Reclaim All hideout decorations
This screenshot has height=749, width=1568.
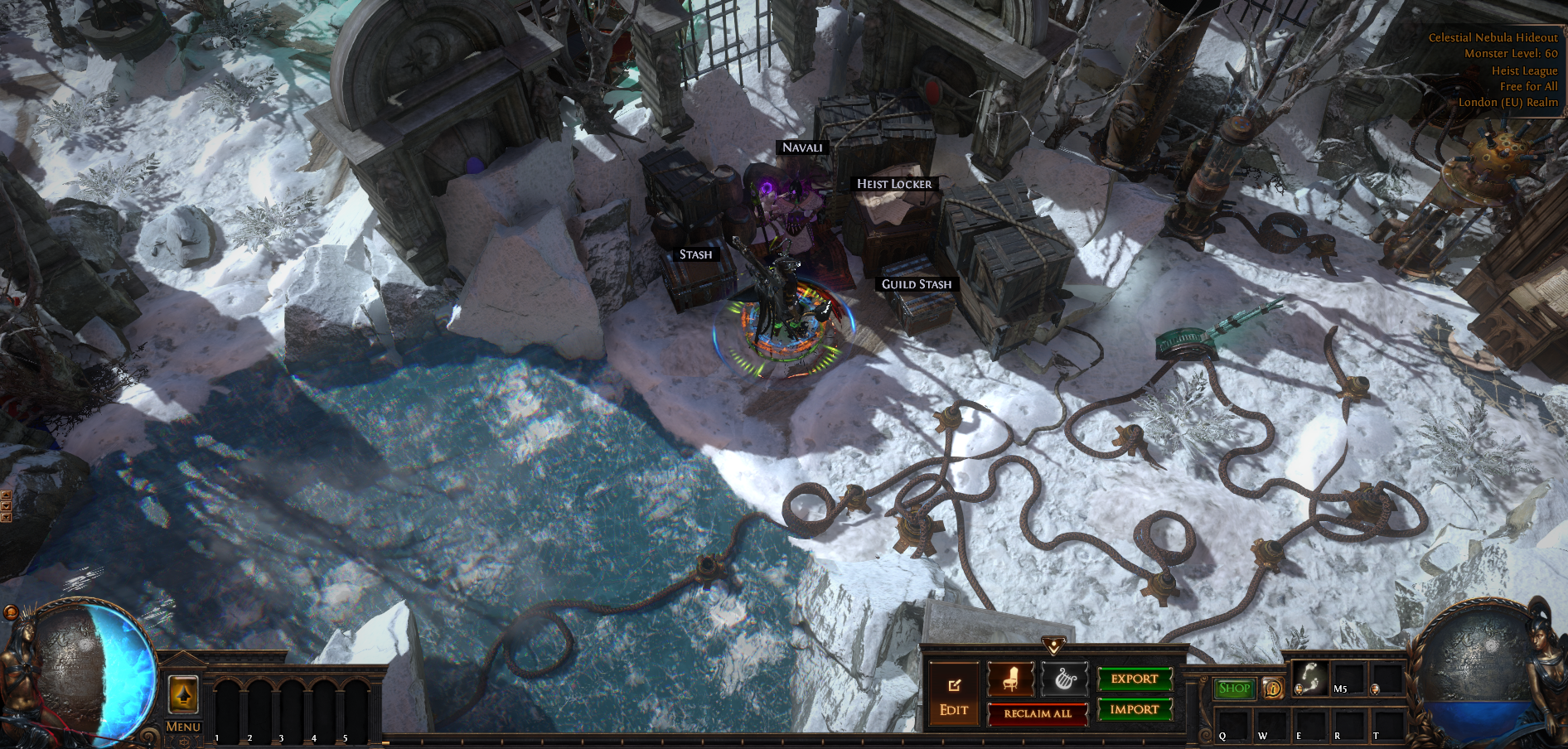point(1038,713)
